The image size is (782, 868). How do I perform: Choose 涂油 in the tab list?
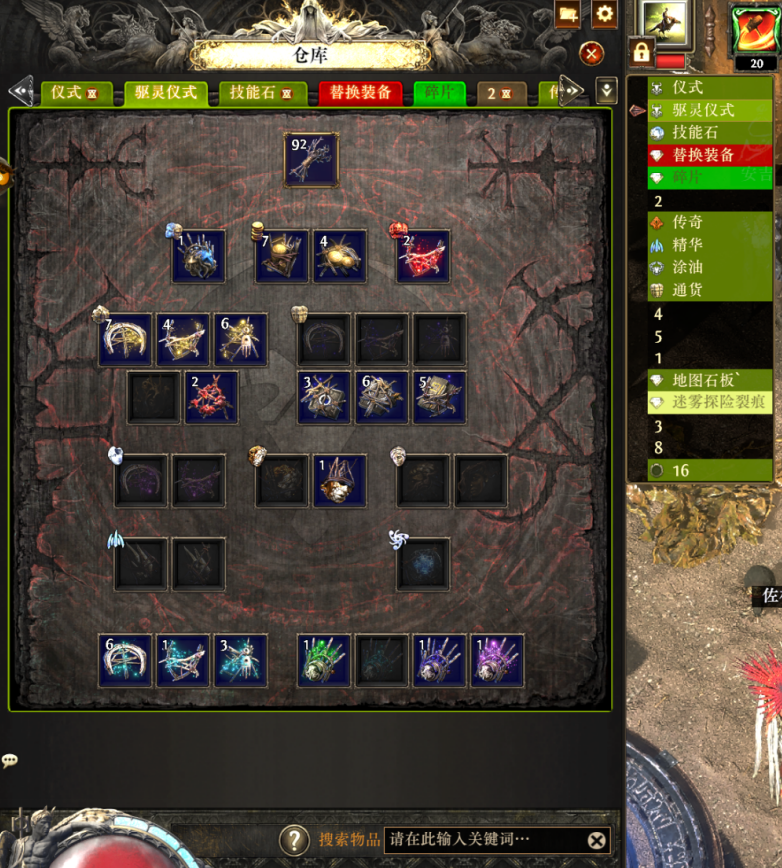click(x=688, y=267)
